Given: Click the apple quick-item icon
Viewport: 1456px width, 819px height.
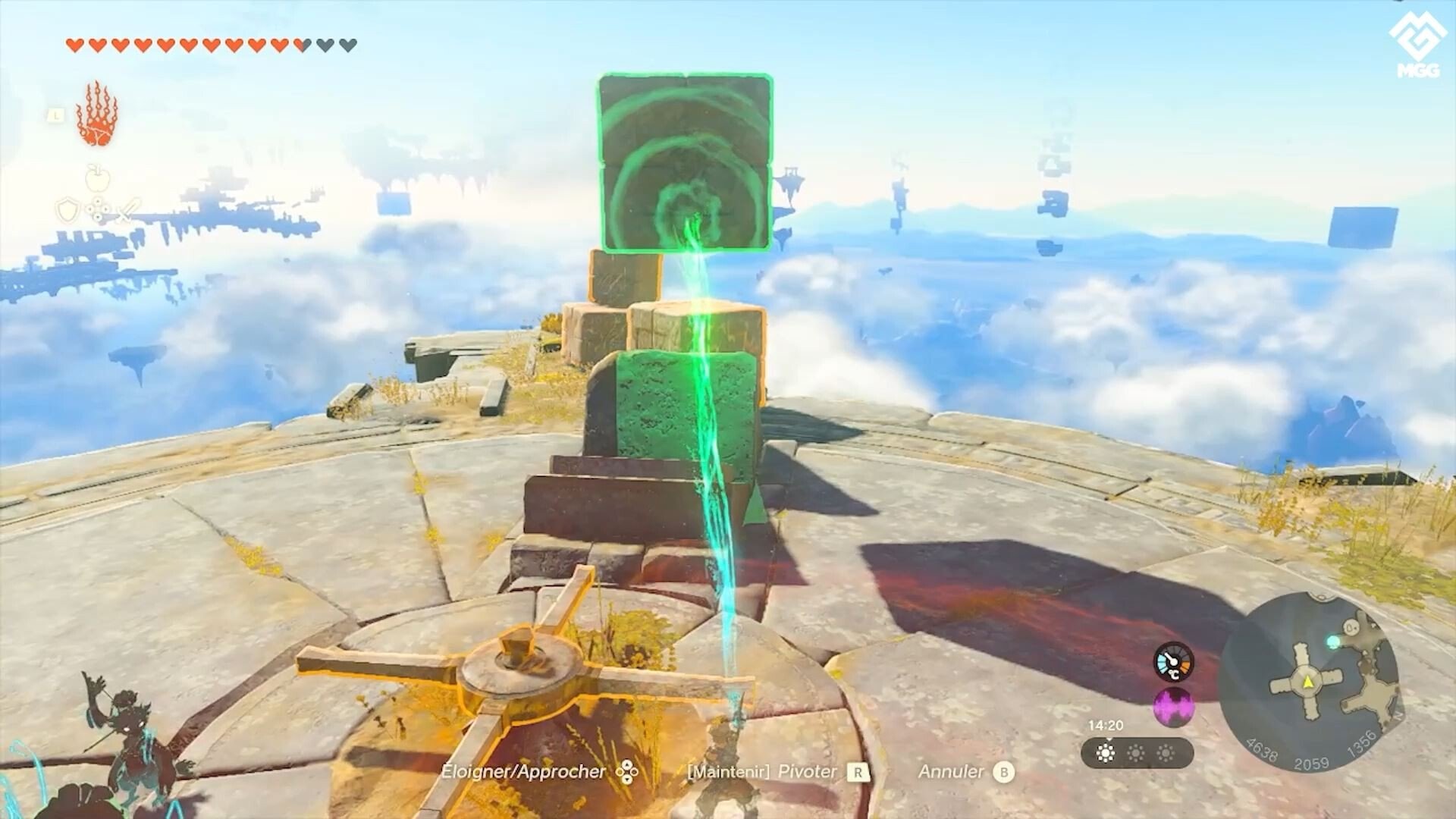Looking at the screenshot, I should [x=98, y=178].
